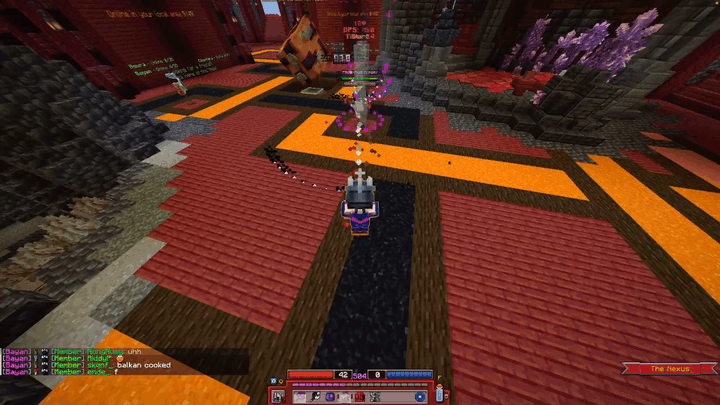The width and height of the screenshot is (720, 405).
Task: Click The Nexus location banner
Action: pyautogui.click(x=670, y=369)
